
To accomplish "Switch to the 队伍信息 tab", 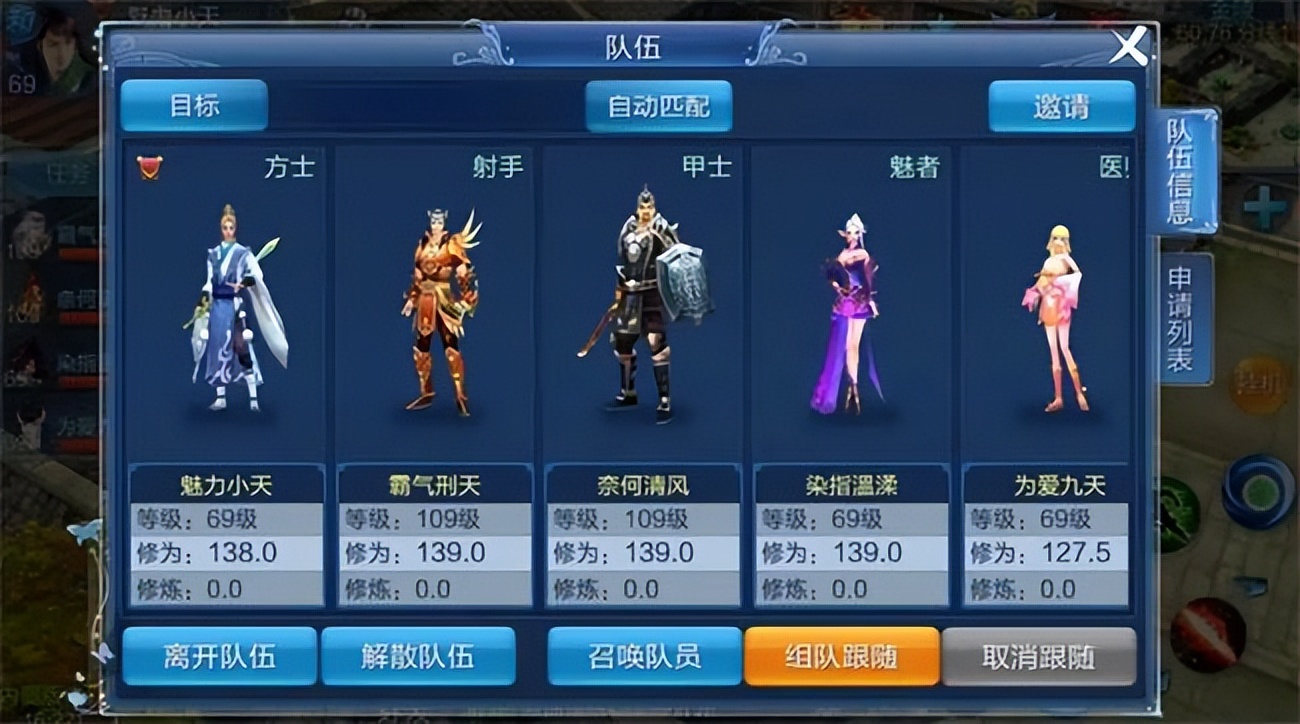I will pyautogui.click(x=1180, y=170).
